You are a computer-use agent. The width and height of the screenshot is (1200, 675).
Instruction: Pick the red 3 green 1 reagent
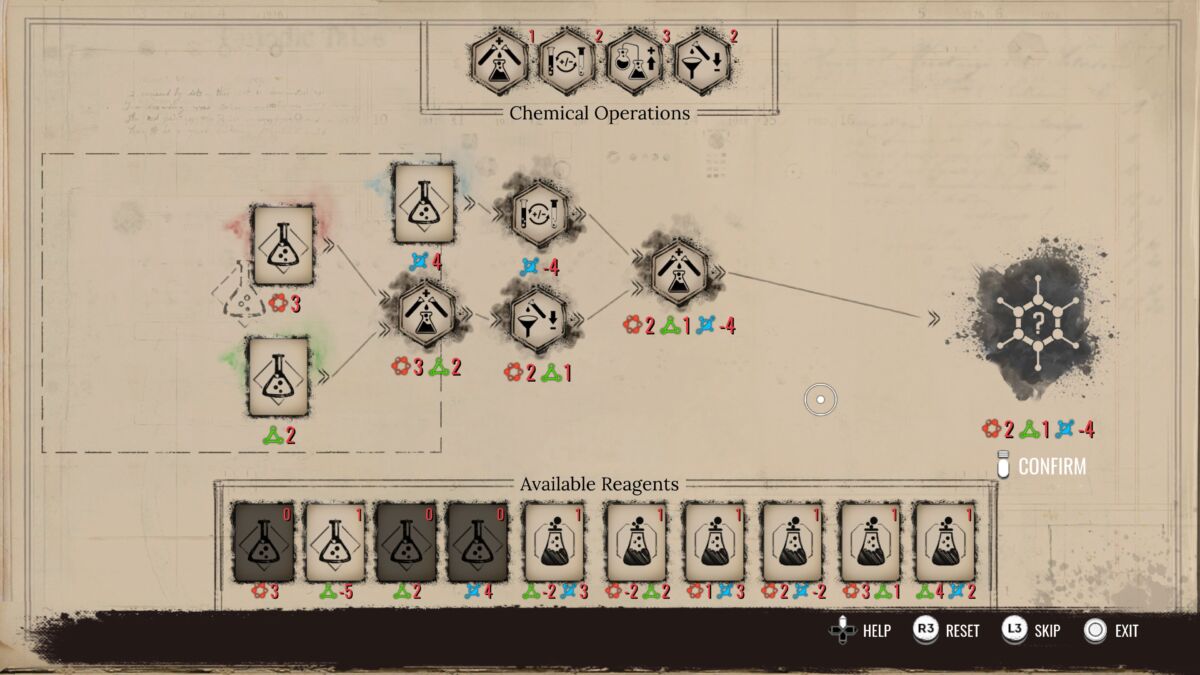click(868, 542)
